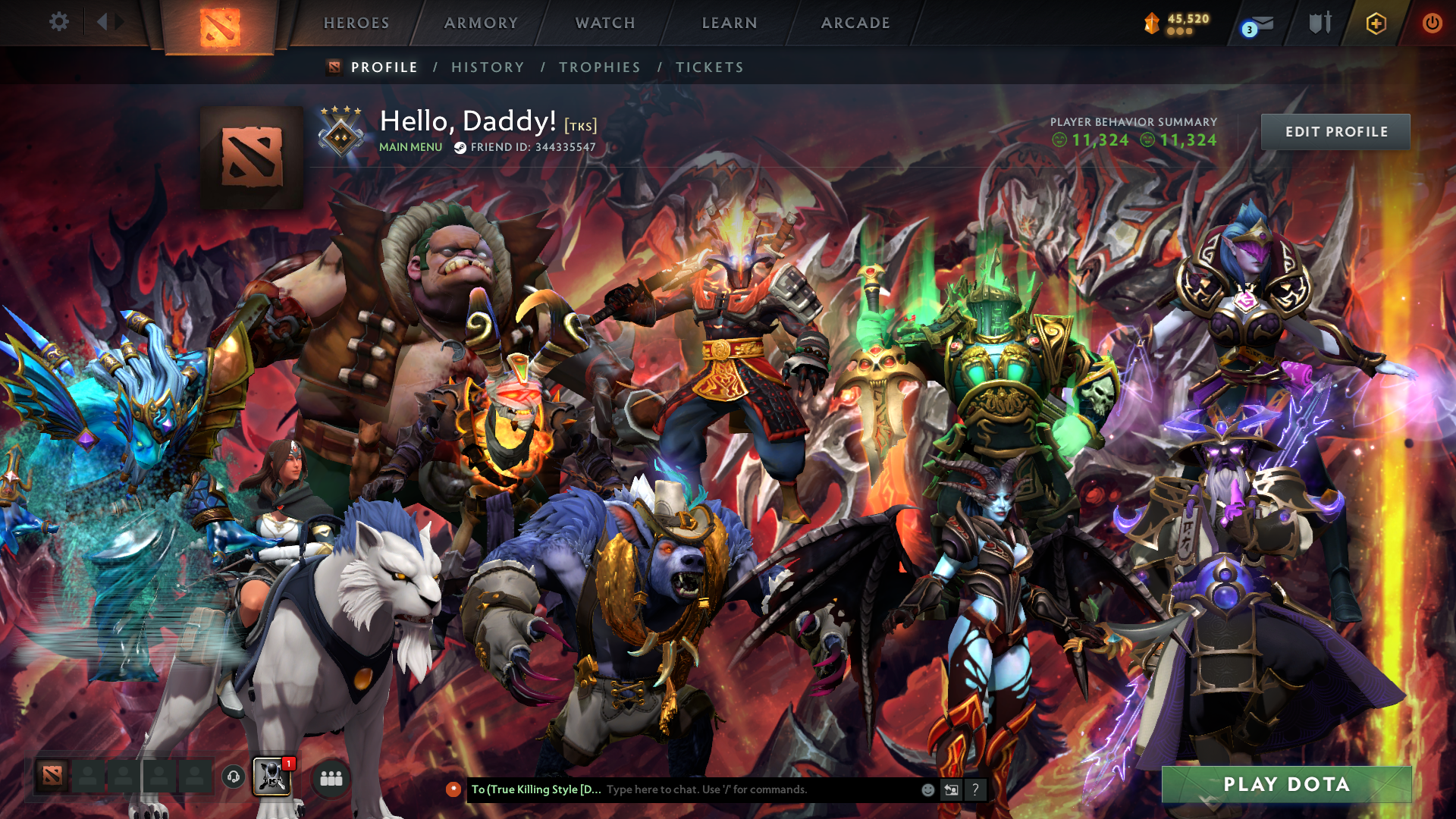1456x819 pixels.
Task: Click the EDIT PROFILE button
Action: click(x=1335, y=131)
